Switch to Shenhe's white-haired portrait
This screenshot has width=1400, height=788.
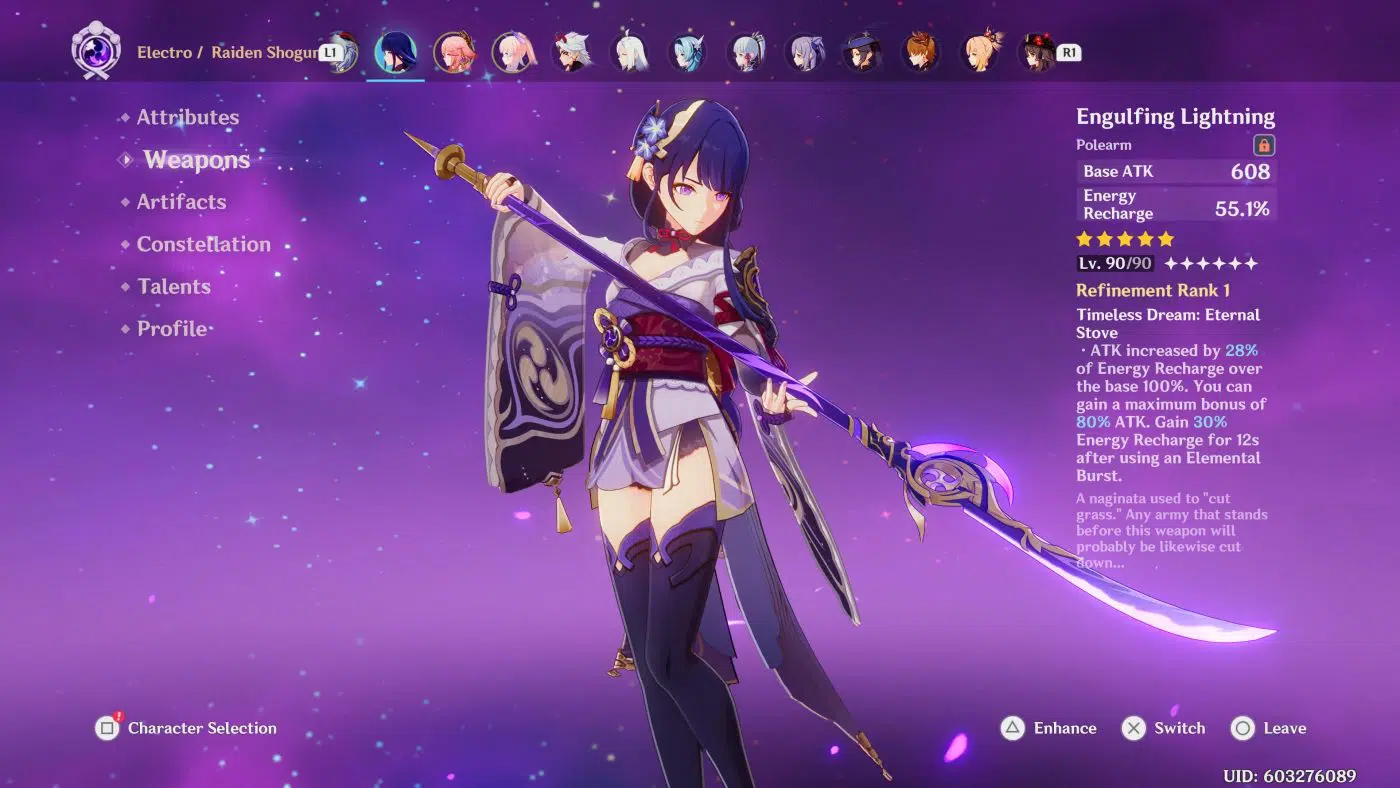631,52
